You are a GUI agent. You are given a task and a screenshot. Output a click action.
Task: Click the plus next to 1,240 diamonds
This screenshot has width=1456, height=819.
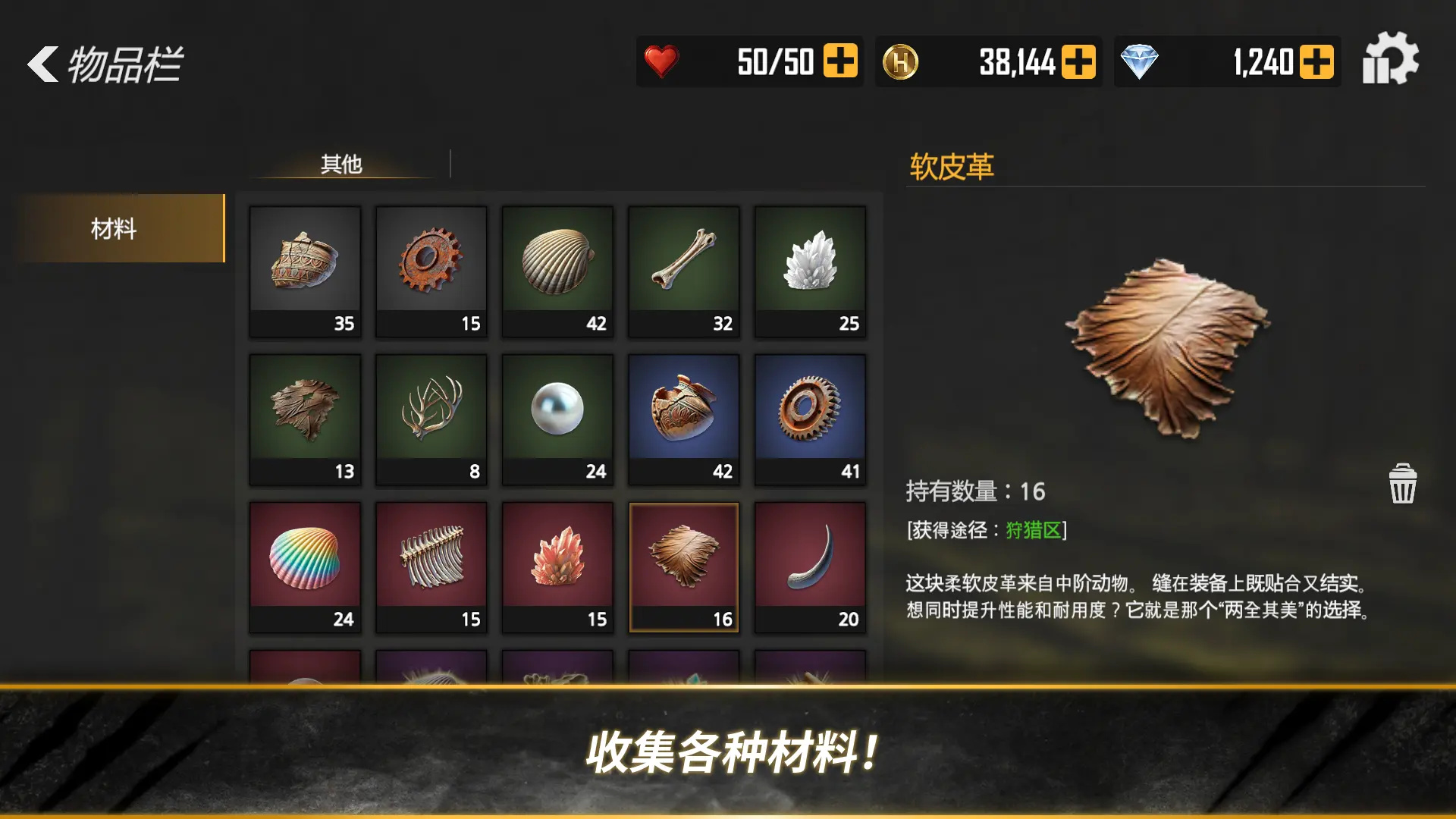(1317, 61)
